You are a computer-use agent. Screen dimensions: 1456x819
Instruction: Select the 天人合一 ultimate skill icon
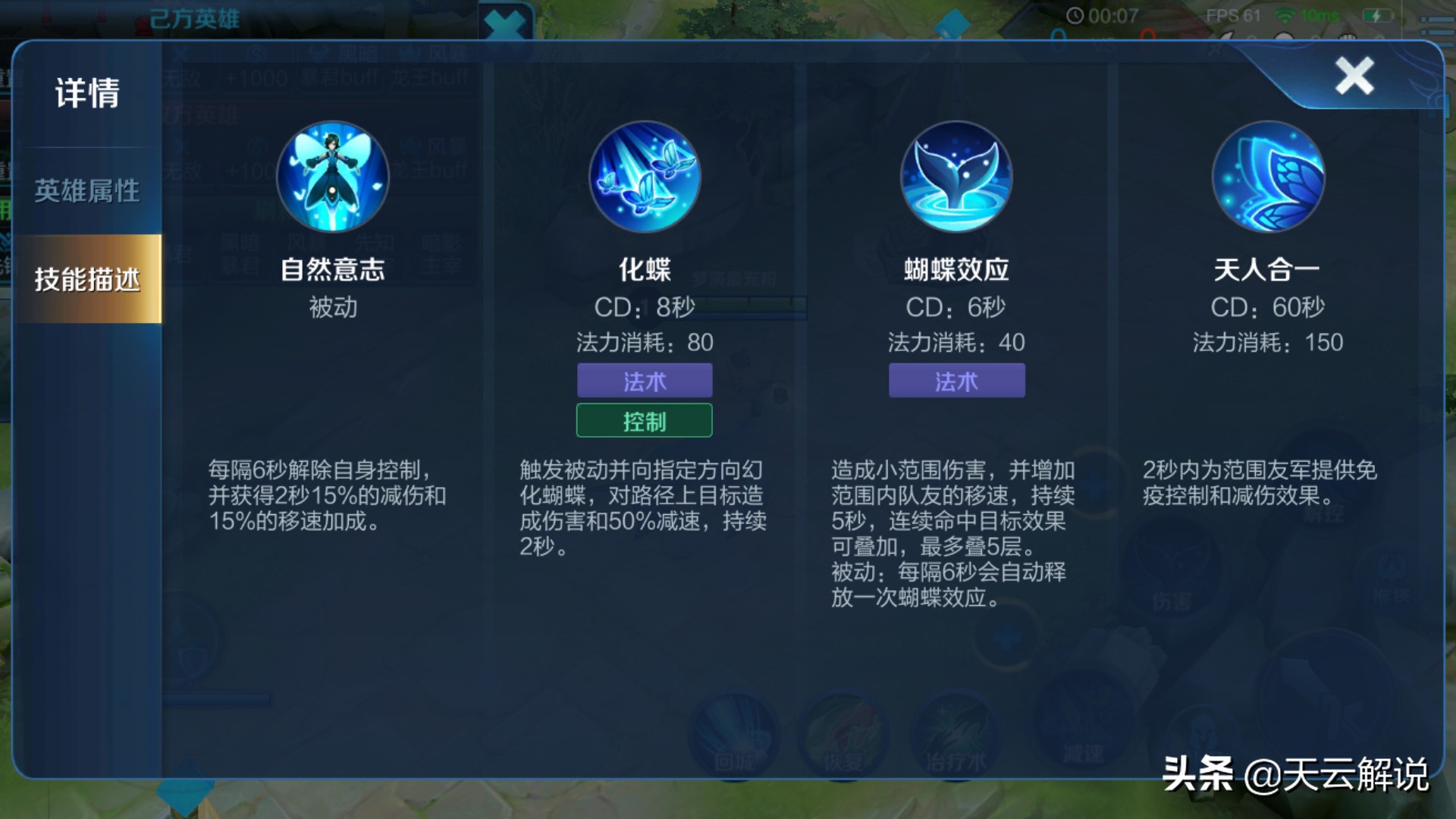tap(1269, 176)
